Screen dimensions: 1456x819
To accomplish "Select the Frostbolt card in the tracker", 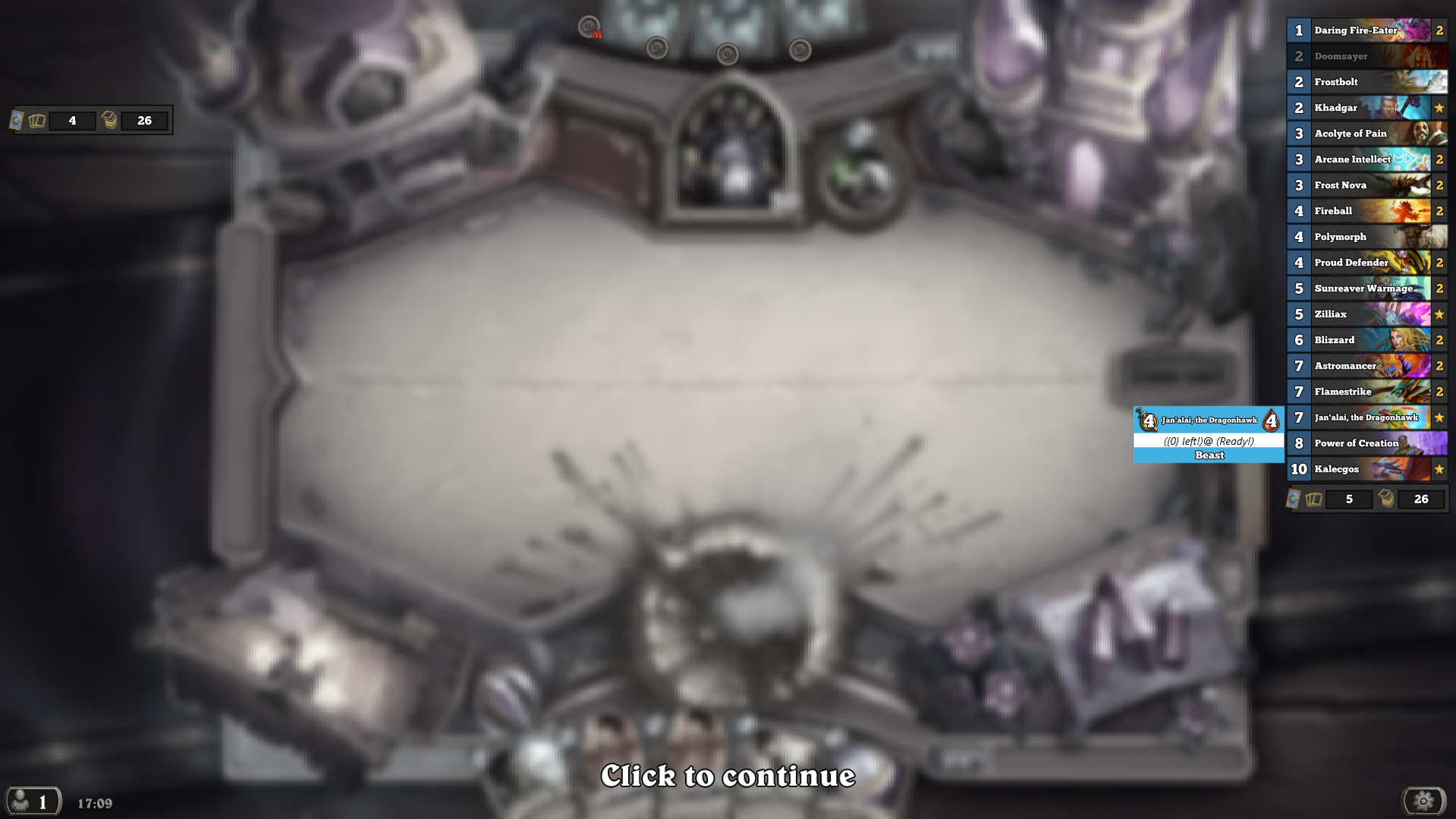I will tap(1358, 81).
